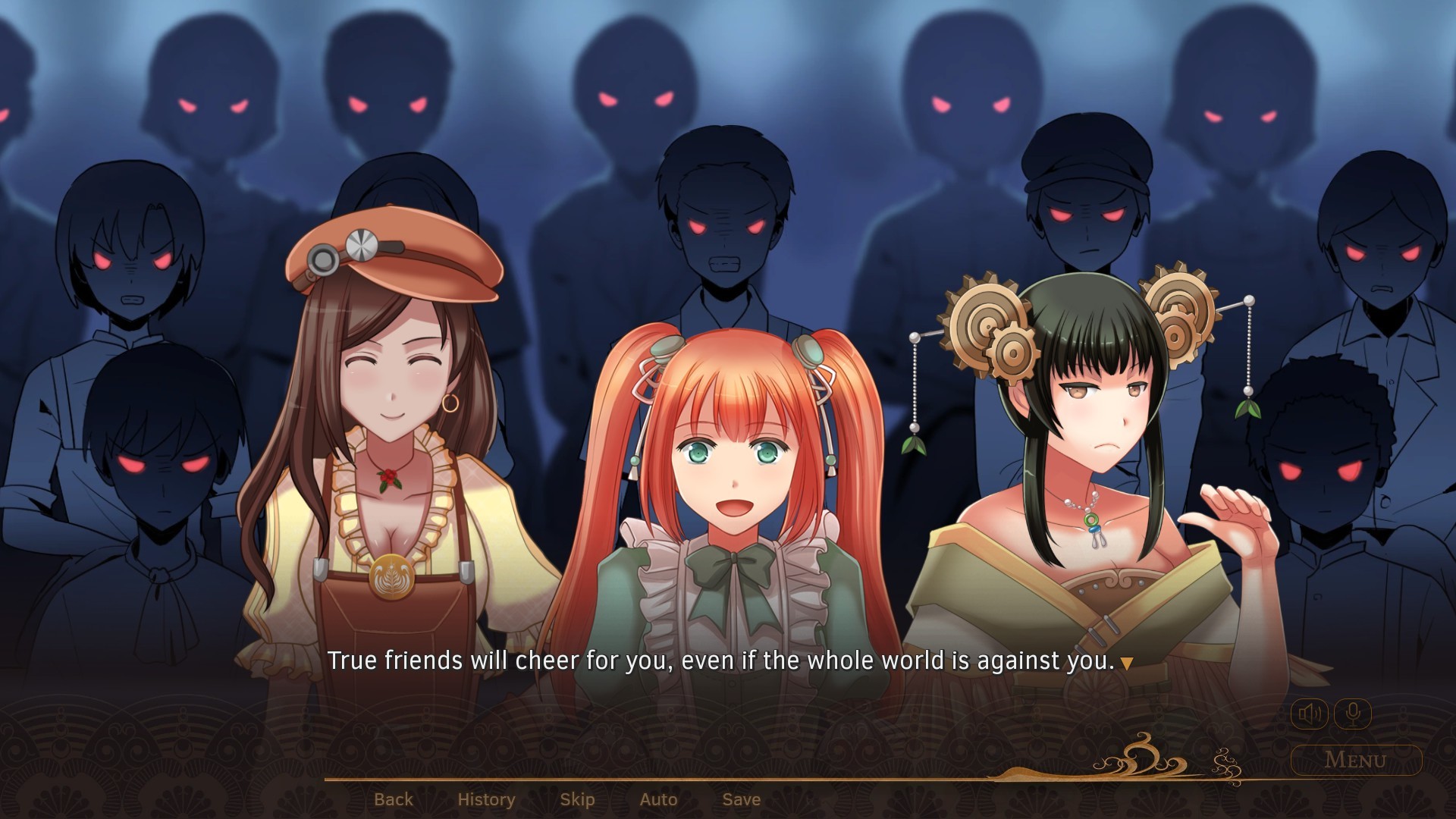Viewport: 1456px width, 819px height.
Task: Turn on Auto-advance mode
Action: 658,799
